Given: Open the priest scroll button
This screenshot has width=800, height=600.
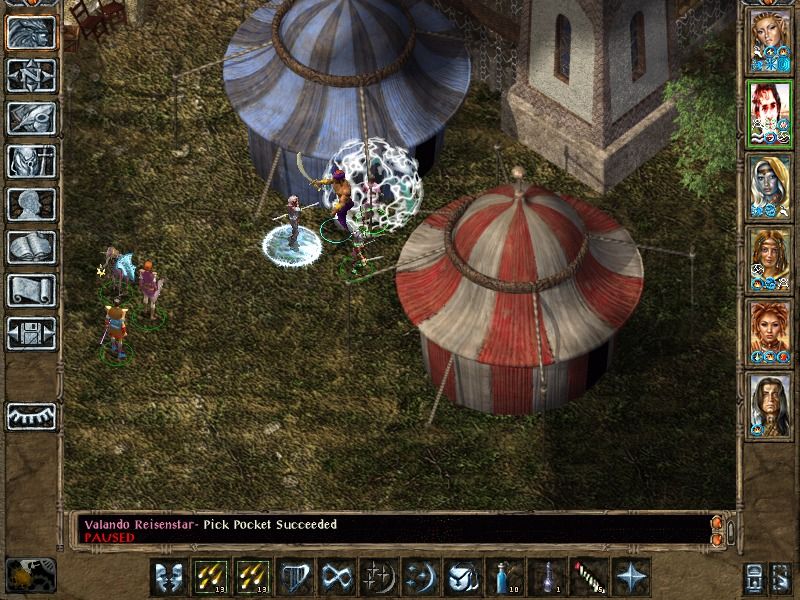Looking at the screenshot, I should [x=31, y=290].
